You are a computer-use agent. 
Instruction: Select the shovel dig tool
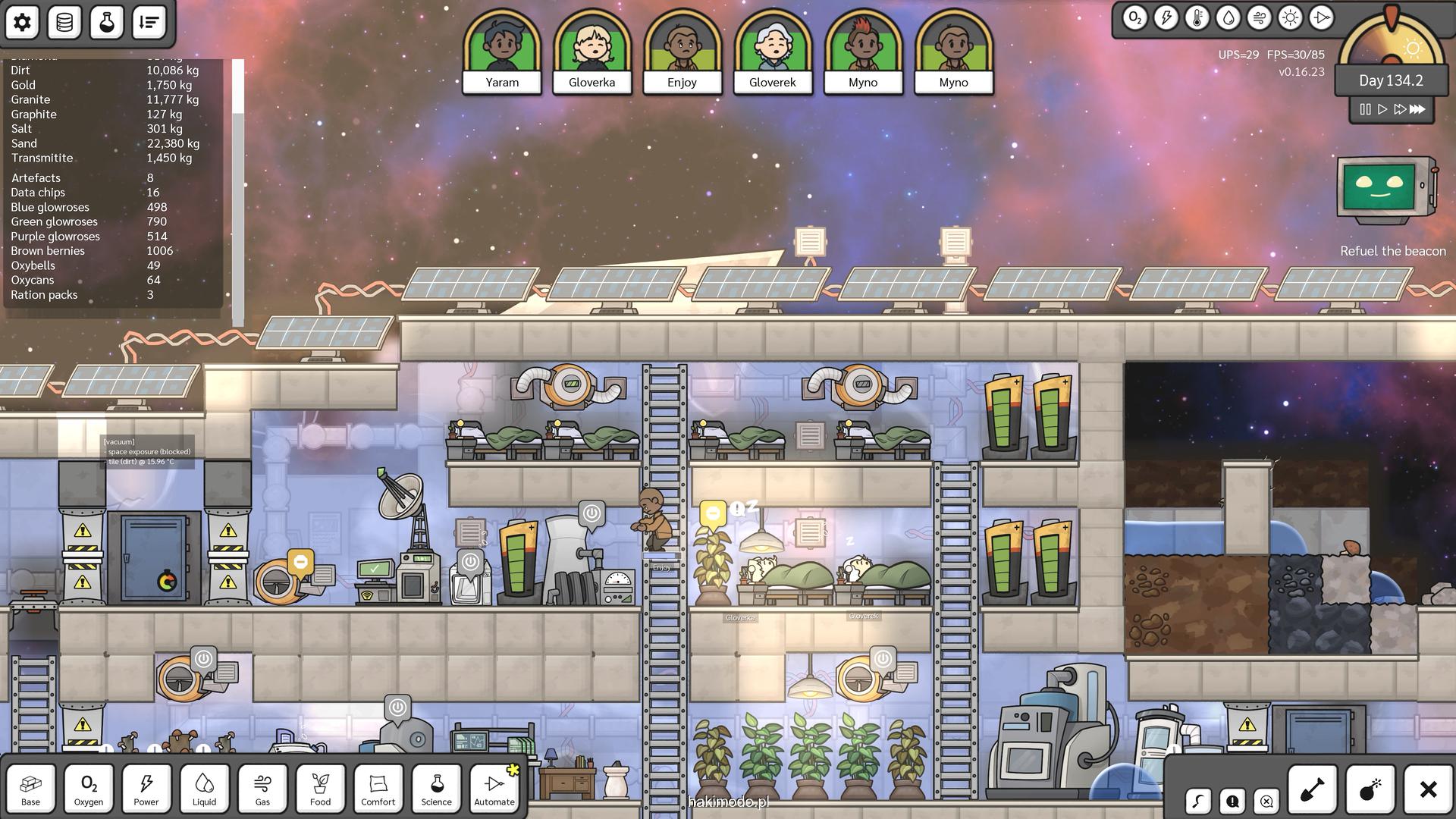click(x=1312, y=790)
